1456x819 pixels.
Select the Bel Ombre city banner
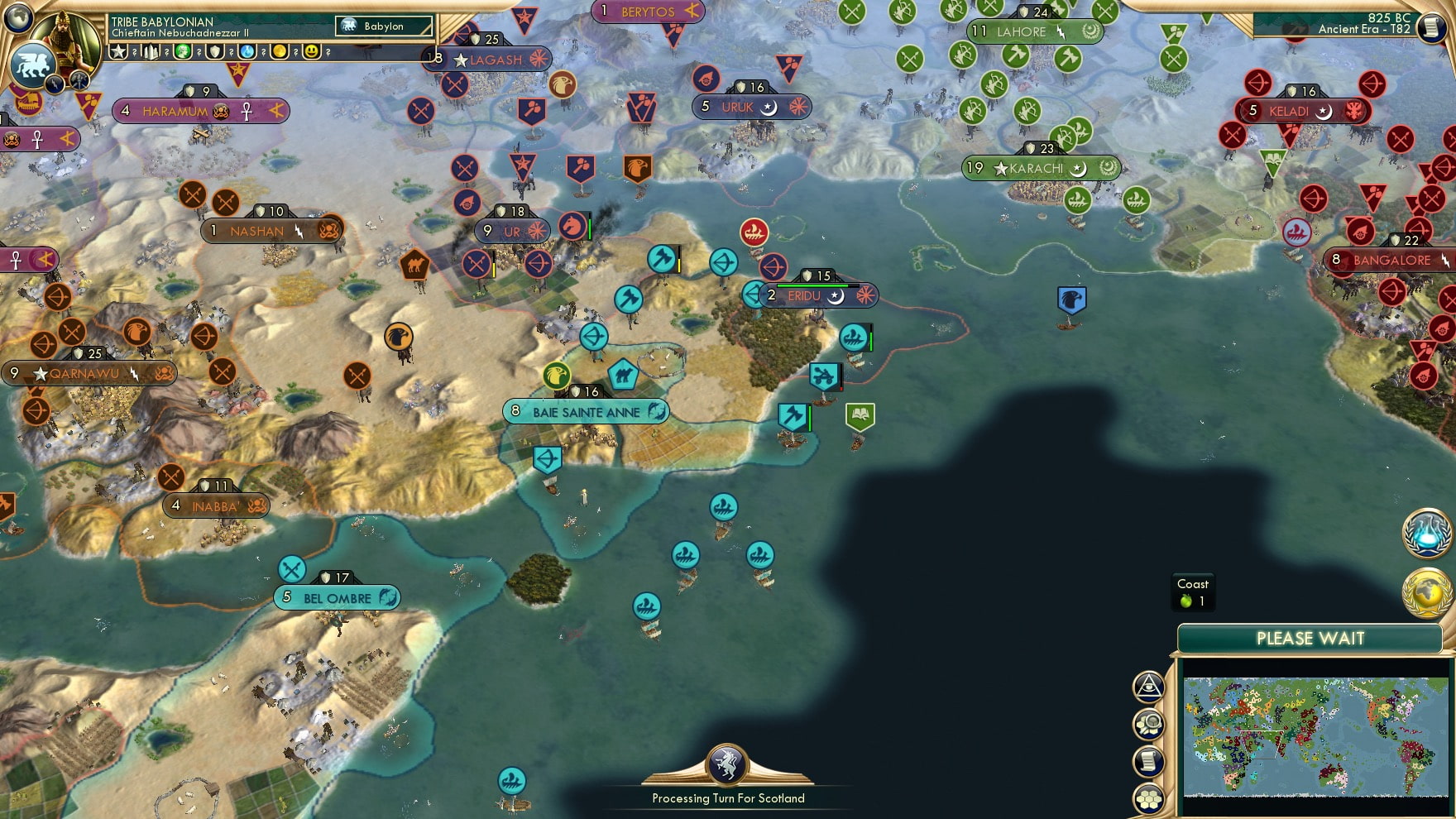(x=338, y=596)
